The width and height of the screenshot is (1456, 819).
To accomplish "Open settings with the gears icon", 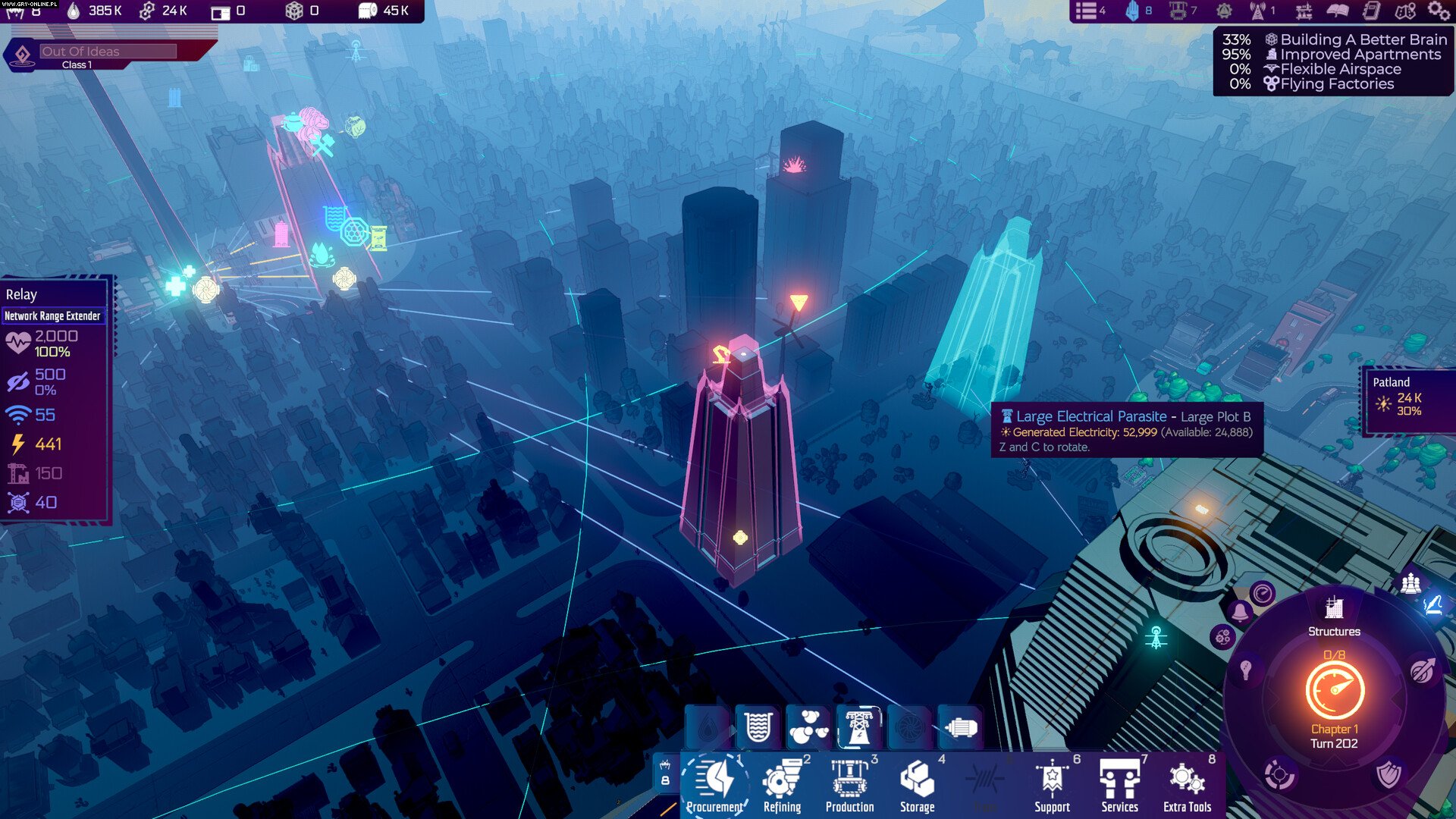I will [x=1438, y=11].
